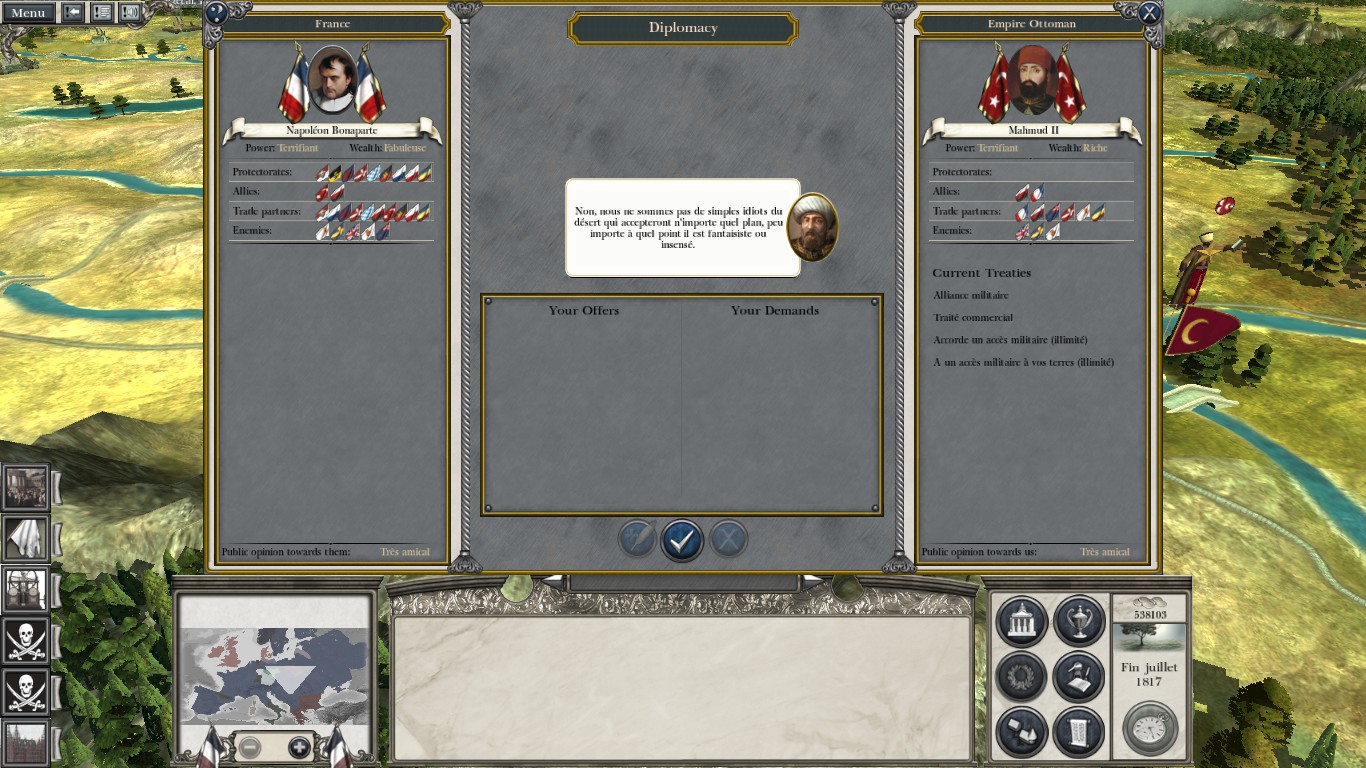Click the Ottoman envoy portrait

tap(812, 228)
